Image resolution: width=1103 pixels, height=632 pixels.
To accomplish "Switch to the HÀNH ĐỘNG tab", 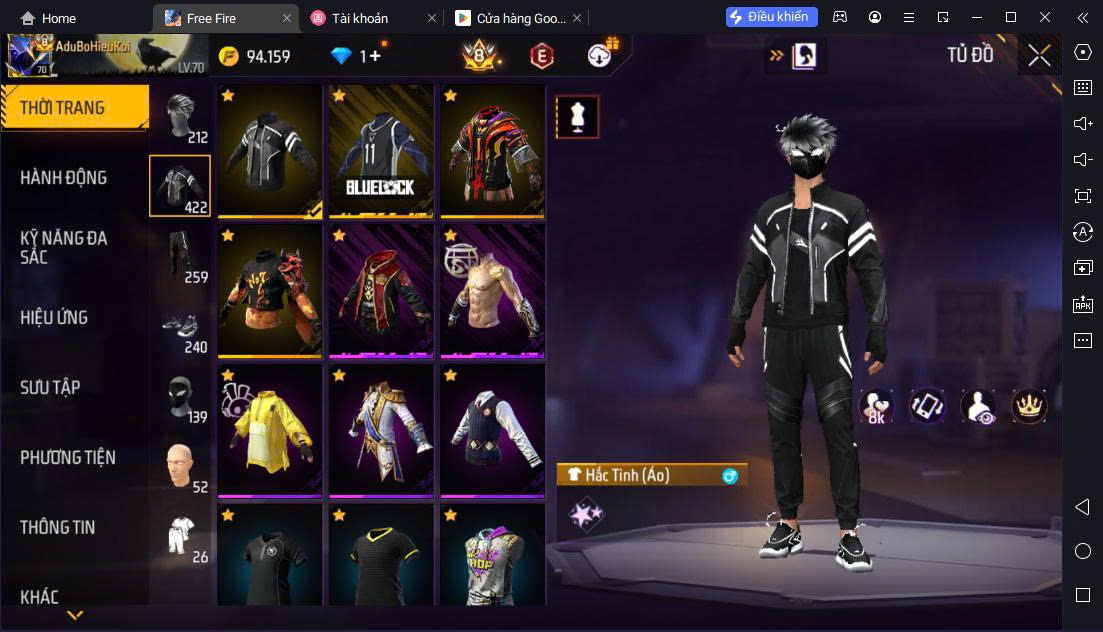I will (x=64, y=178).
